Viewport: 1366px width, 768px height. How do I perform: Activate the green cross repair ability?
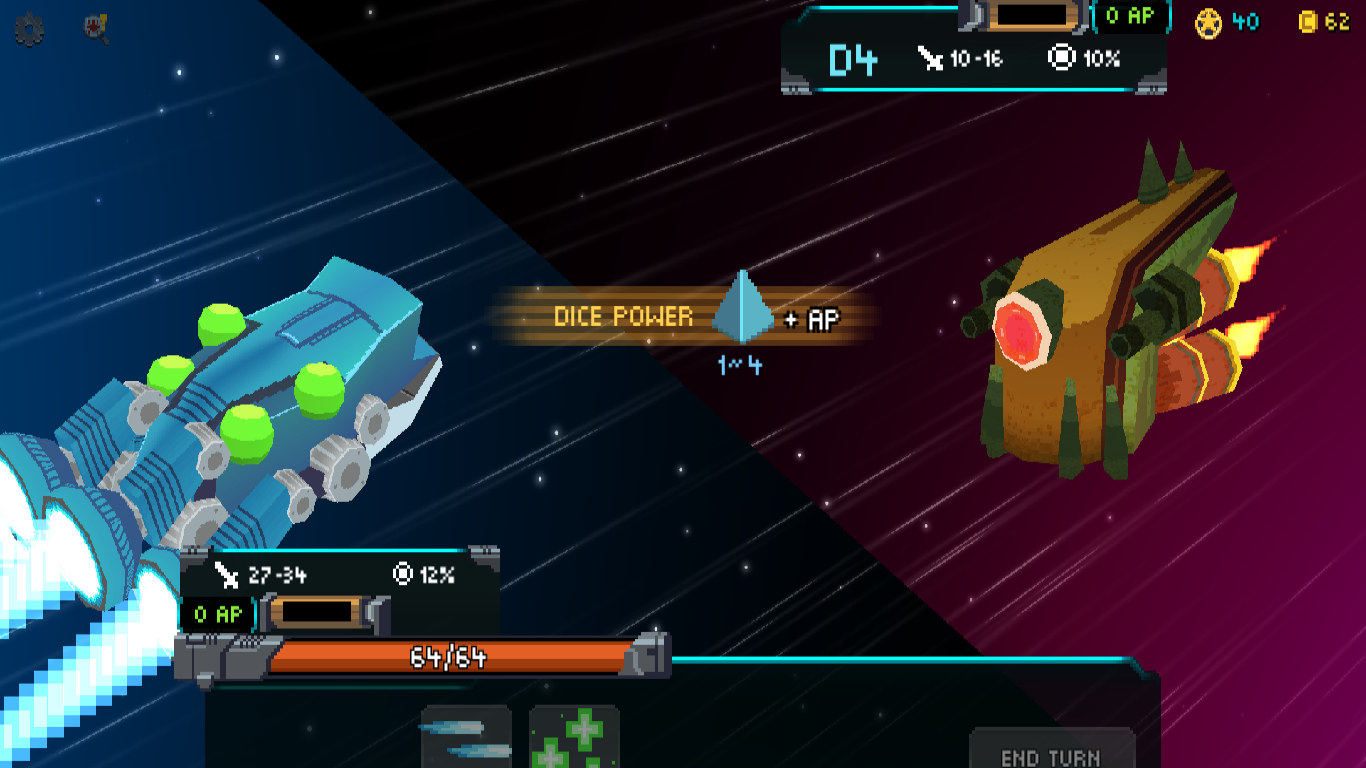click(x=574, y=738)
